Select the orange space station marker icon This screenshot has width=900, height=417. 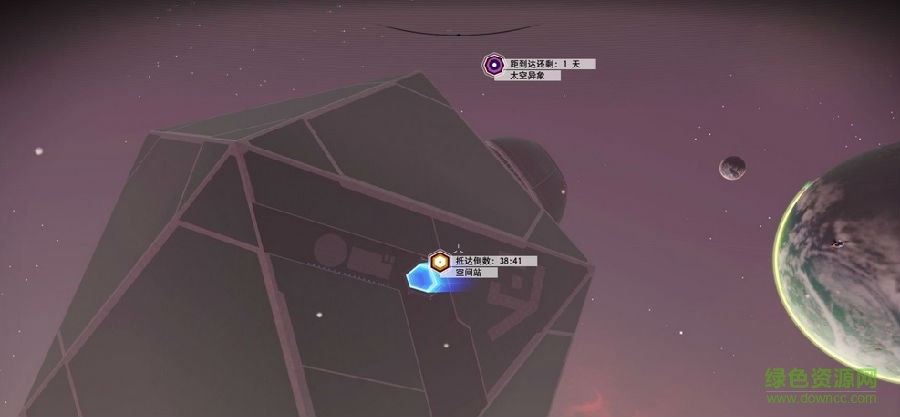tap(438, 263)
